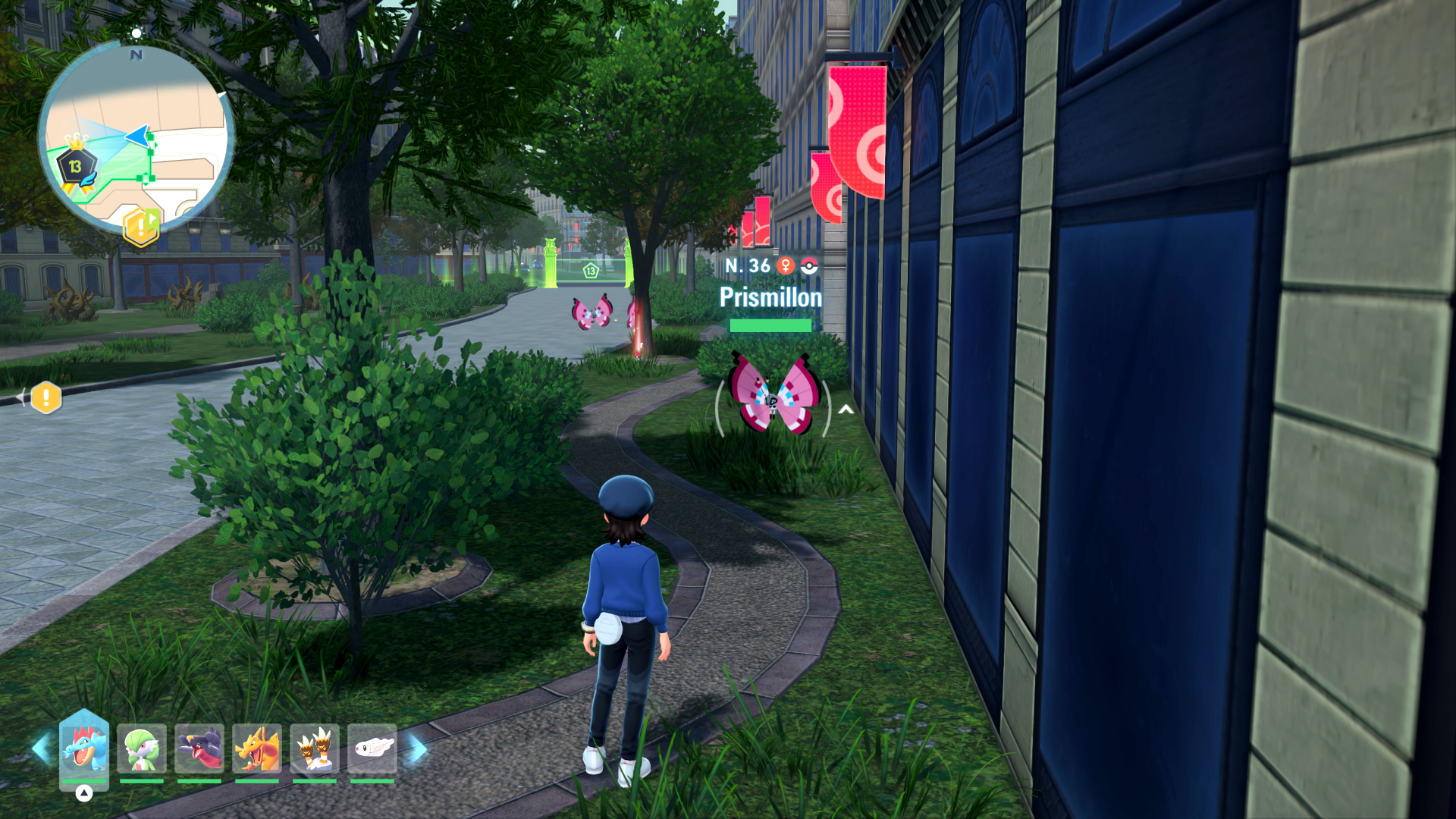Select Feraligatr in the party bar
Viewport: 1456px width, 819px height.
click(x=84, y=748)
